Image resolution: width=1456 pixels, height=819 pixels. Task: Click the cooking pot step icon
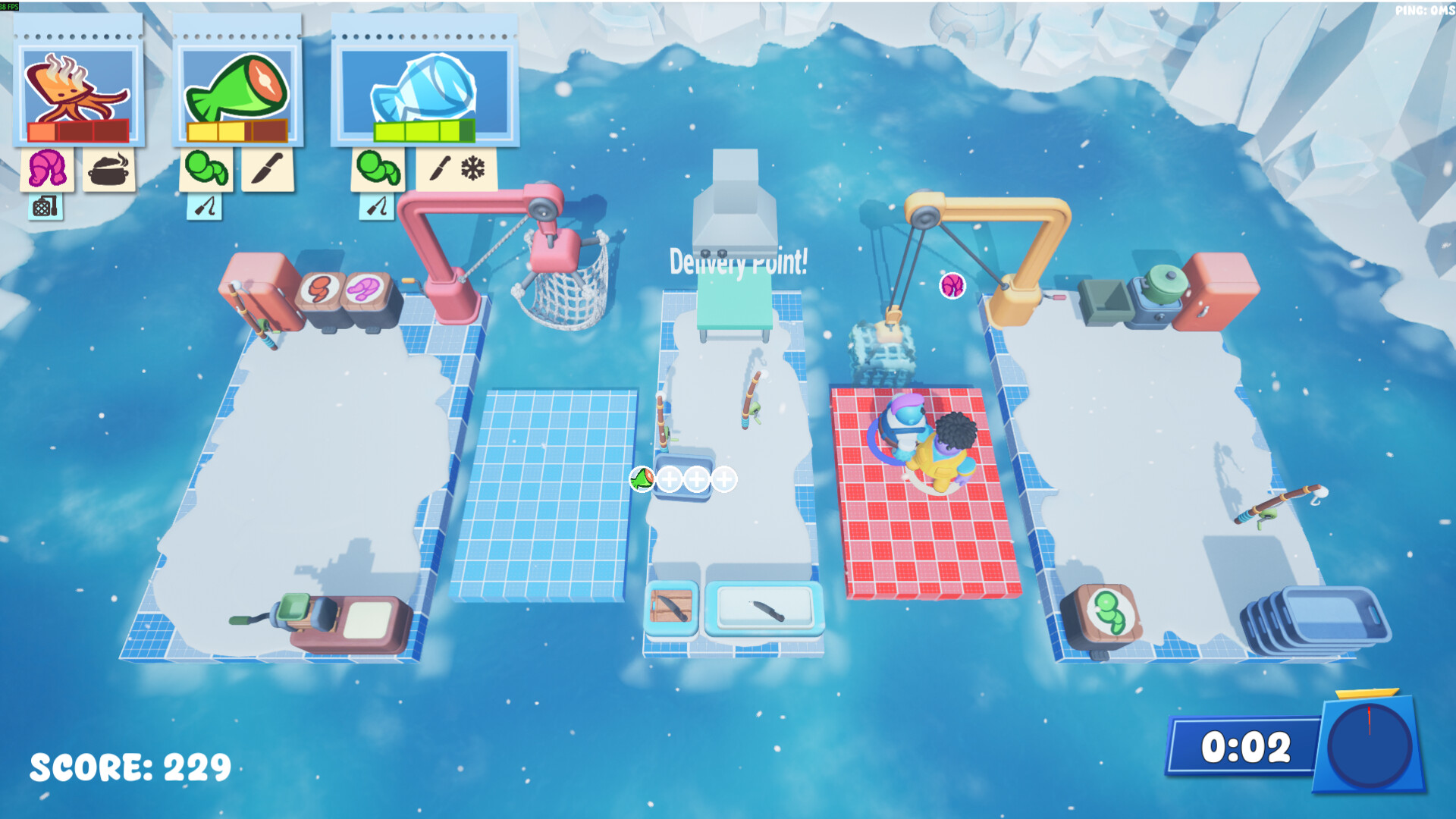tap(109, 168)
